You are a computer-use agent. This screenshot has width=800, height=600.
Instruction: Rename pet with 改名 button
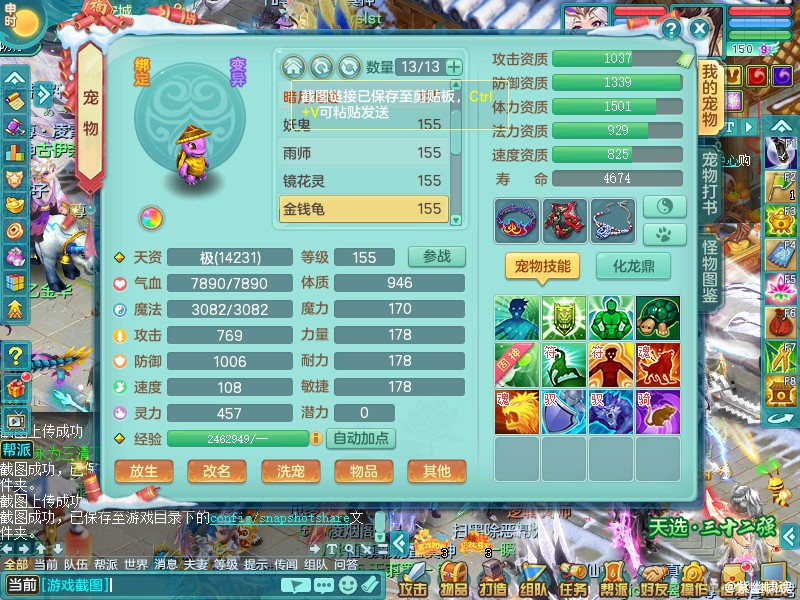(217, 471)
